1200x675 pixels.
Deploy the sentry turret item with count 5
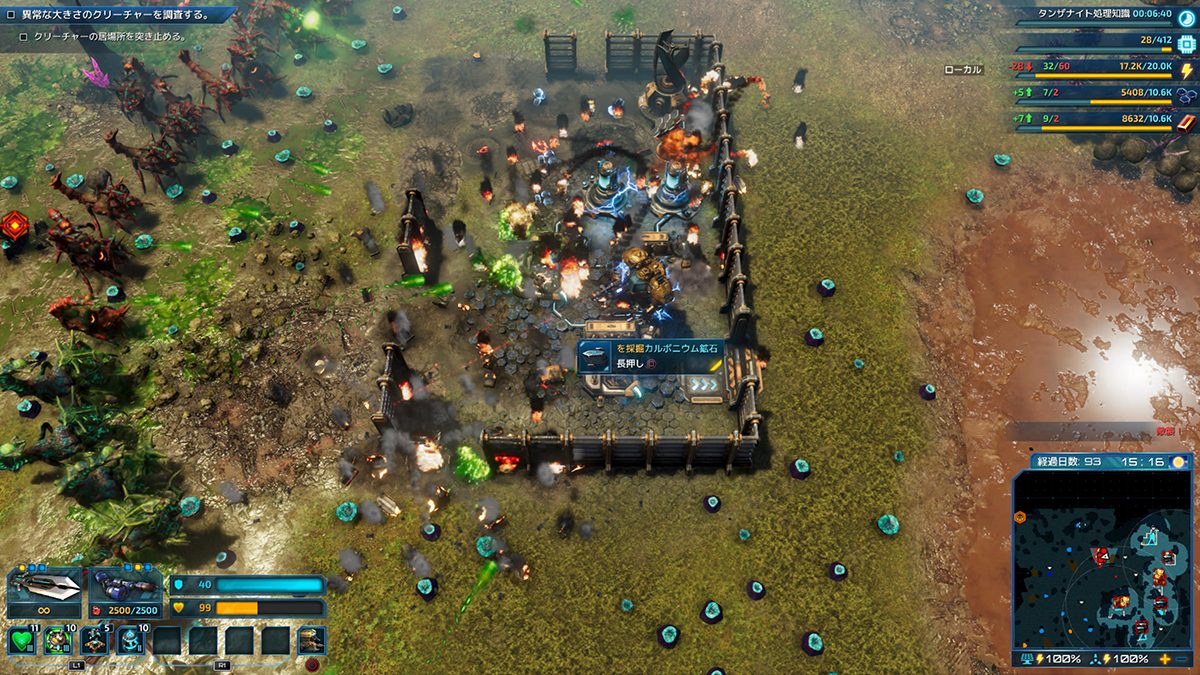pyautogui.click(x=94, y=640)
